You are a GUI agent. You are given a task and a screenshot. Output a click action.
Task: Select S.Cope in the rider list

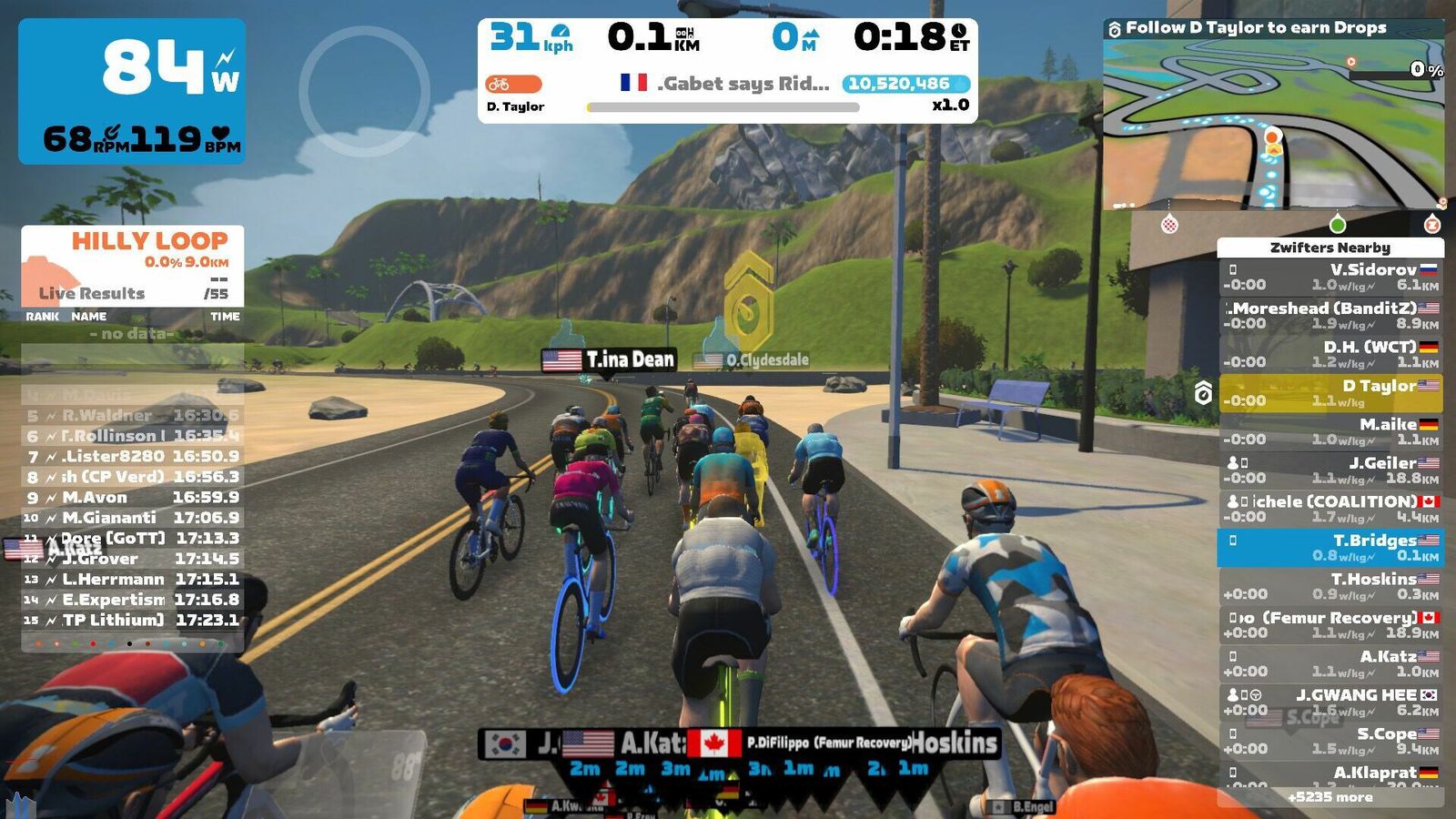click(1330, 741)
